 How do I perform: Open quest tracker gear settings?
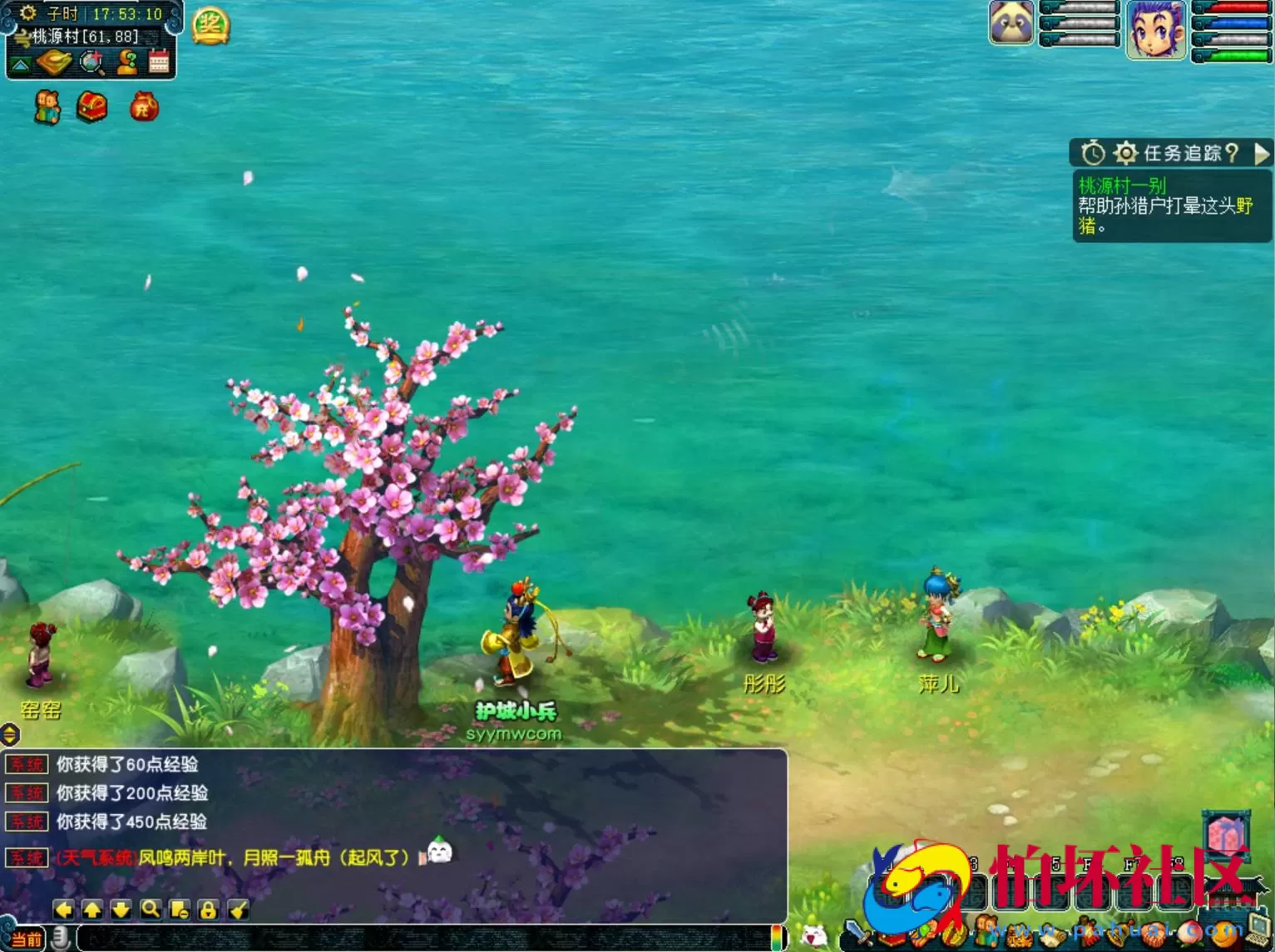[1125, 153]
